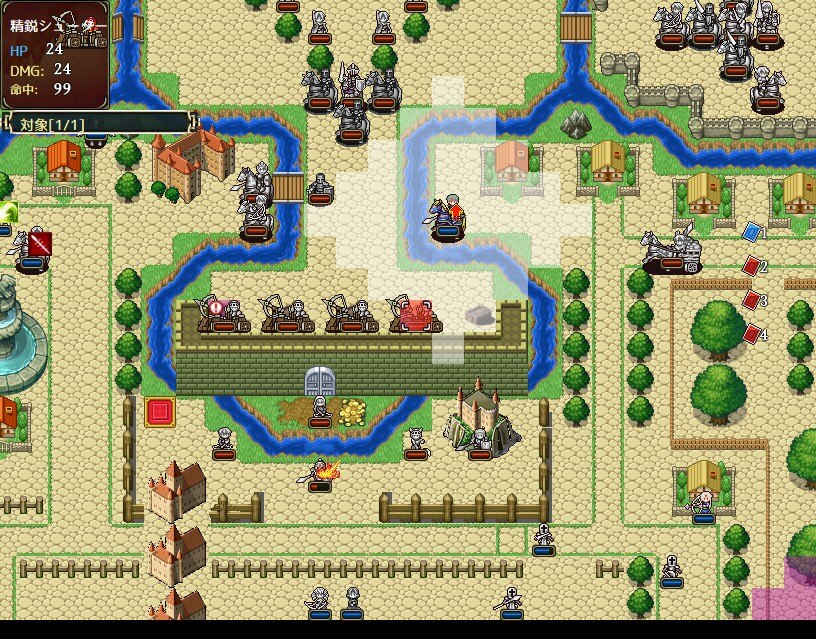The image size is (816, 639).
Task: Choose the red diamond marker numbered 3
Action: (752, 299)
